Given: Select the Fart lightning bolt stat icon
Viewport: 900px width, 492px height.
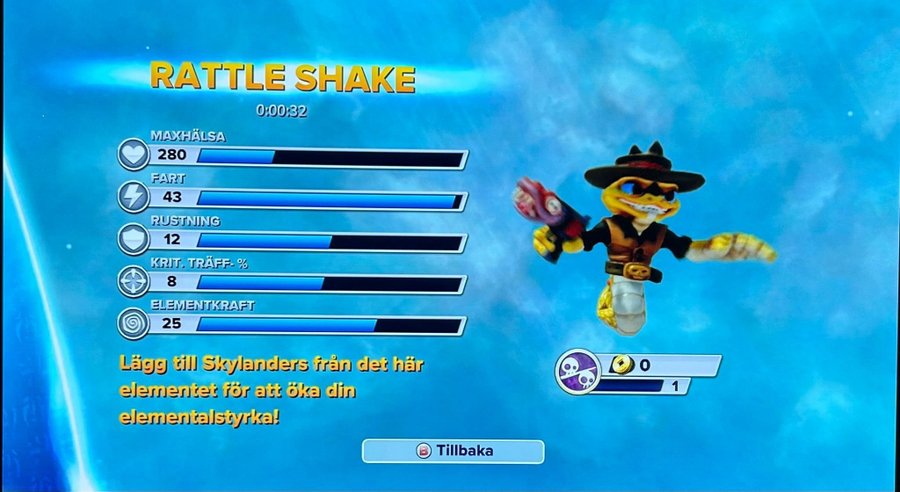Looking at the screenshot, I should click(x=134, y=197).
